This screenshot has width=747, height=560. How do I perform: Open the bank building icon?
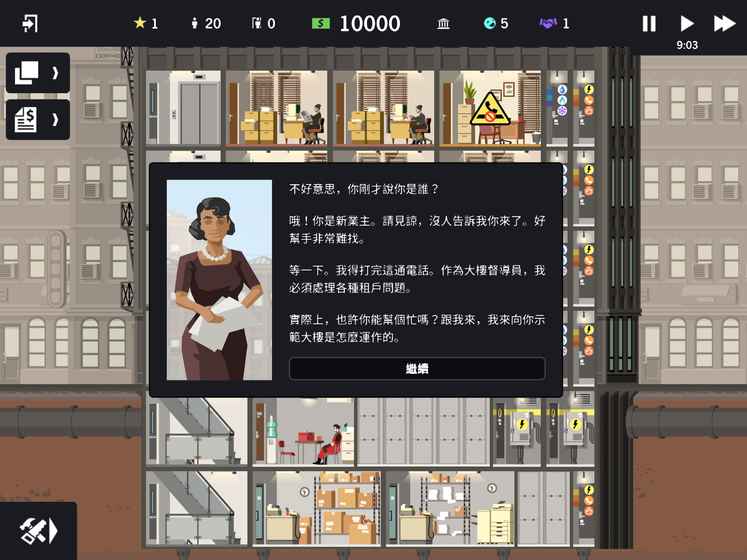[443, 23]
